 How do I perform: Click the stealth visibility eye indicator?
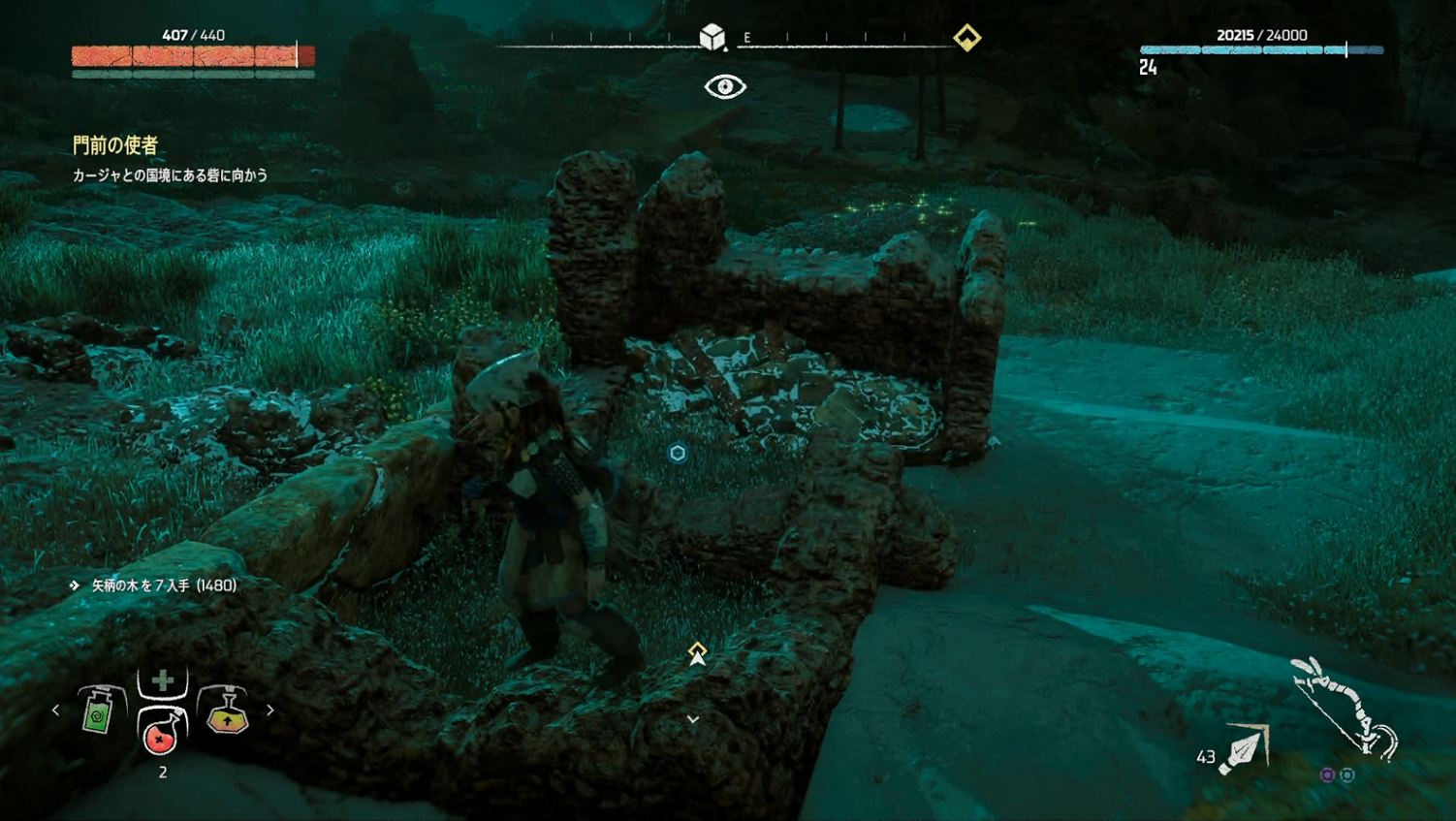(x=725, y=87)
